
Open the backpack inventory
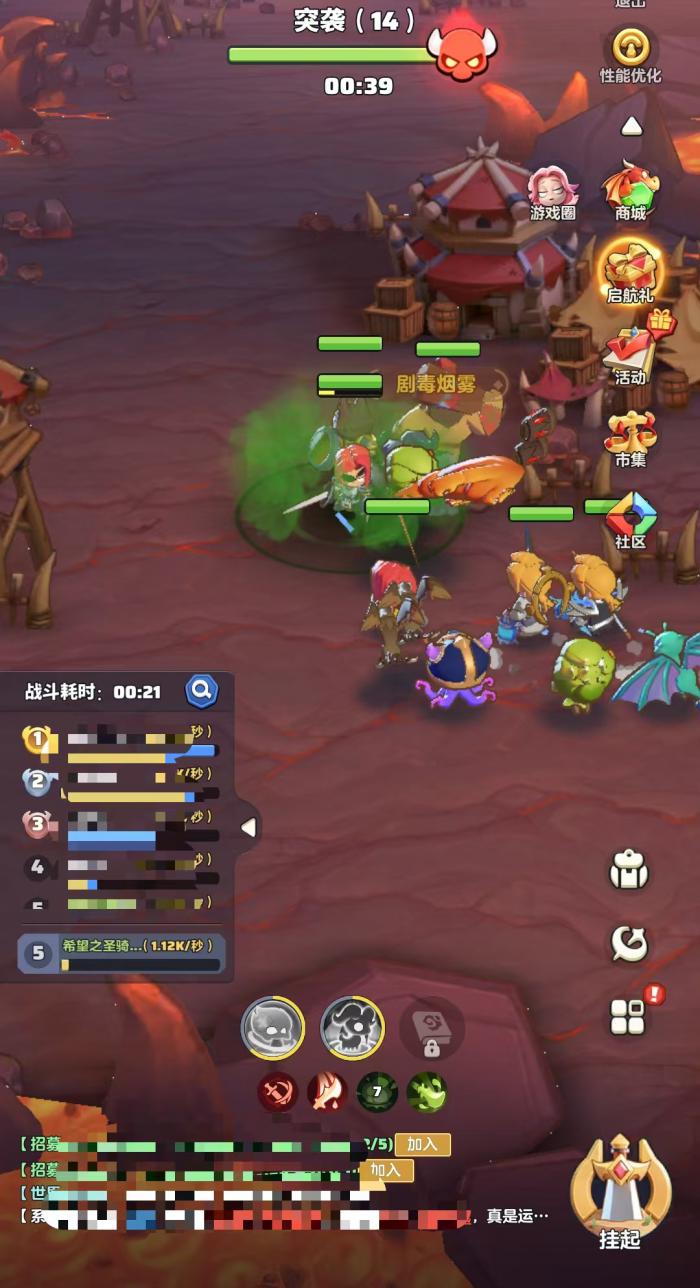click(x=630, y=872)
